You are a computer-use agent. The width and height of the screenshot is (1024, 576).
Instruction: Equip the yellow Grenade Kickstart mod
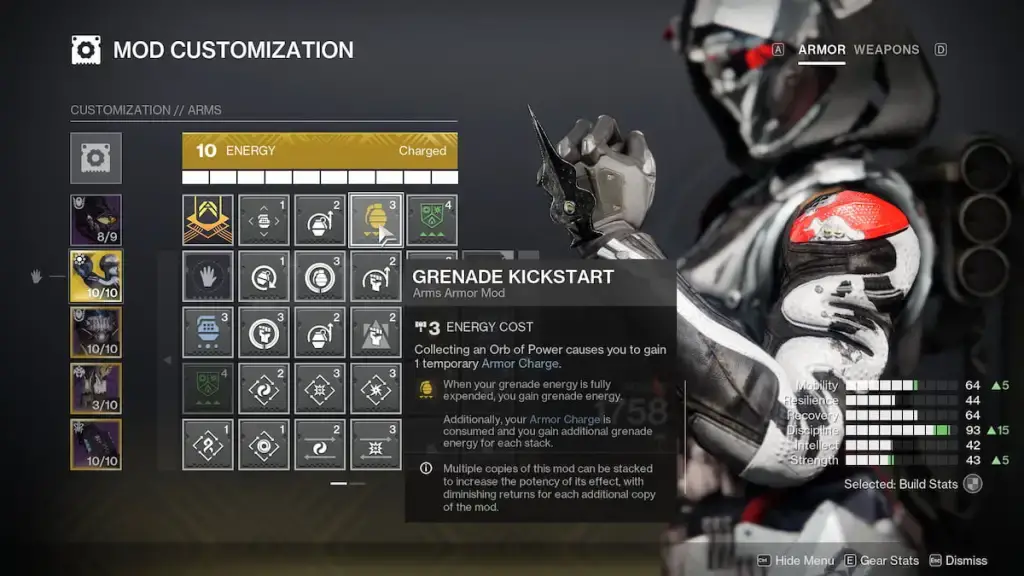[376, 219]
